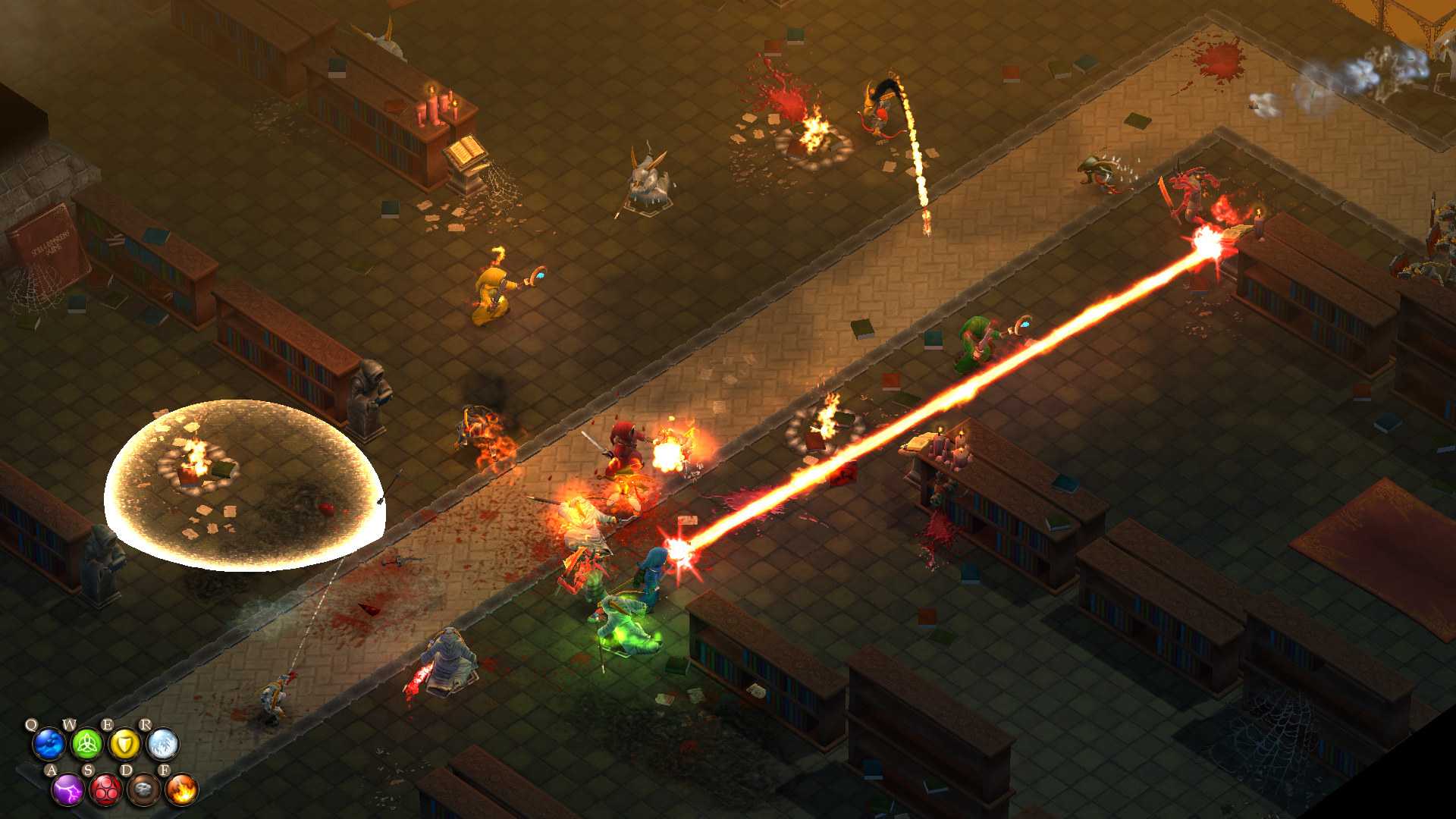Click the F keybind label above the fire orb
The width and height of the screenshot is (1456, 819).
pos(165,770)
